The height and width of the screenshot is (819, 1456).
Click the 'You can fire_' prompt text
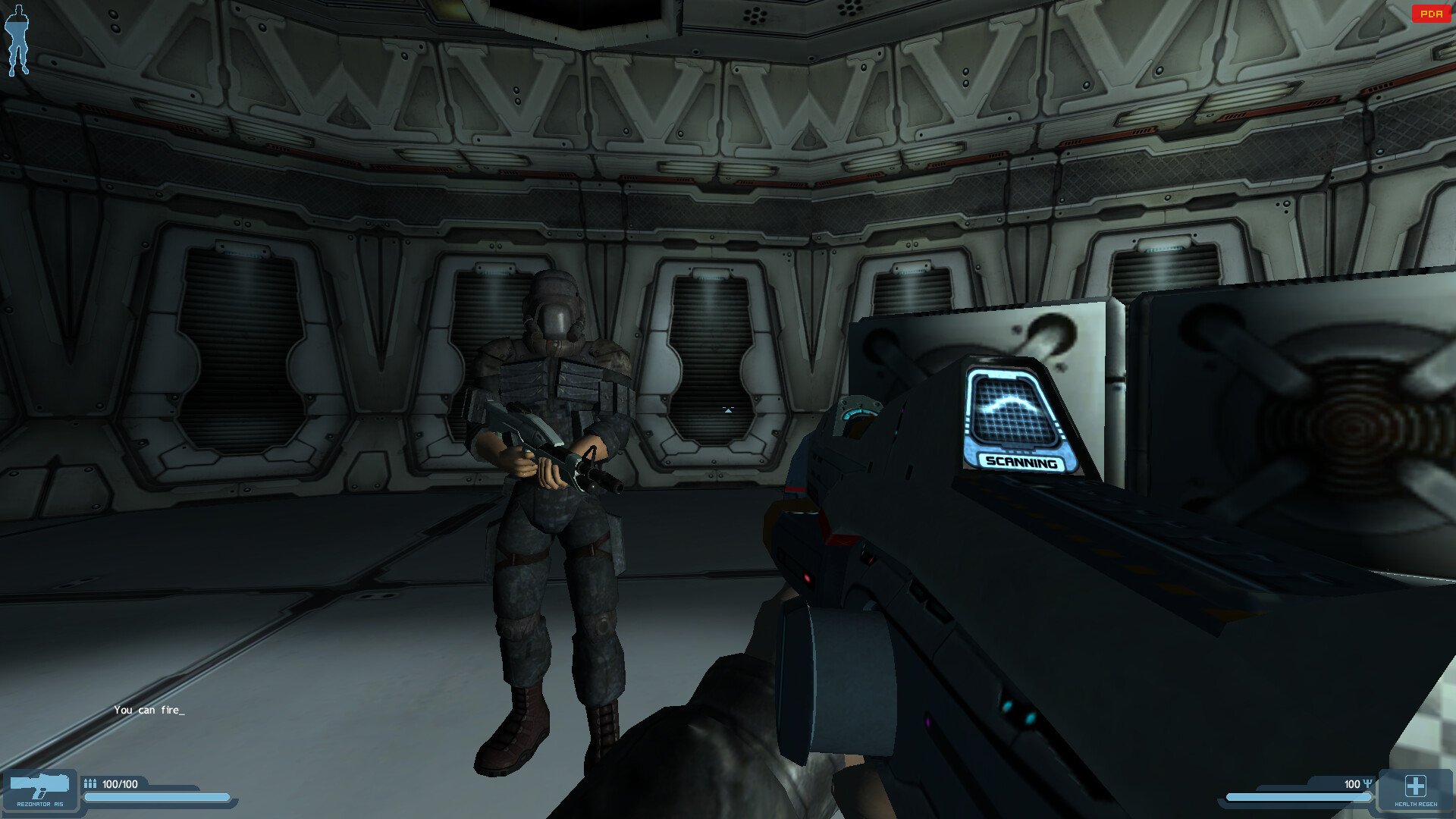tap(149, 711)
